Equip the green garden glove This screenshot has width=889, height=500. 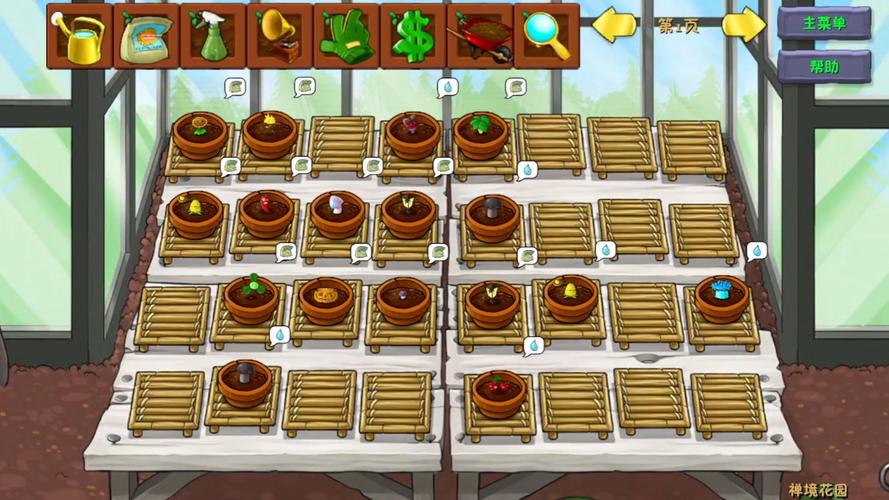tap(346, 35)
